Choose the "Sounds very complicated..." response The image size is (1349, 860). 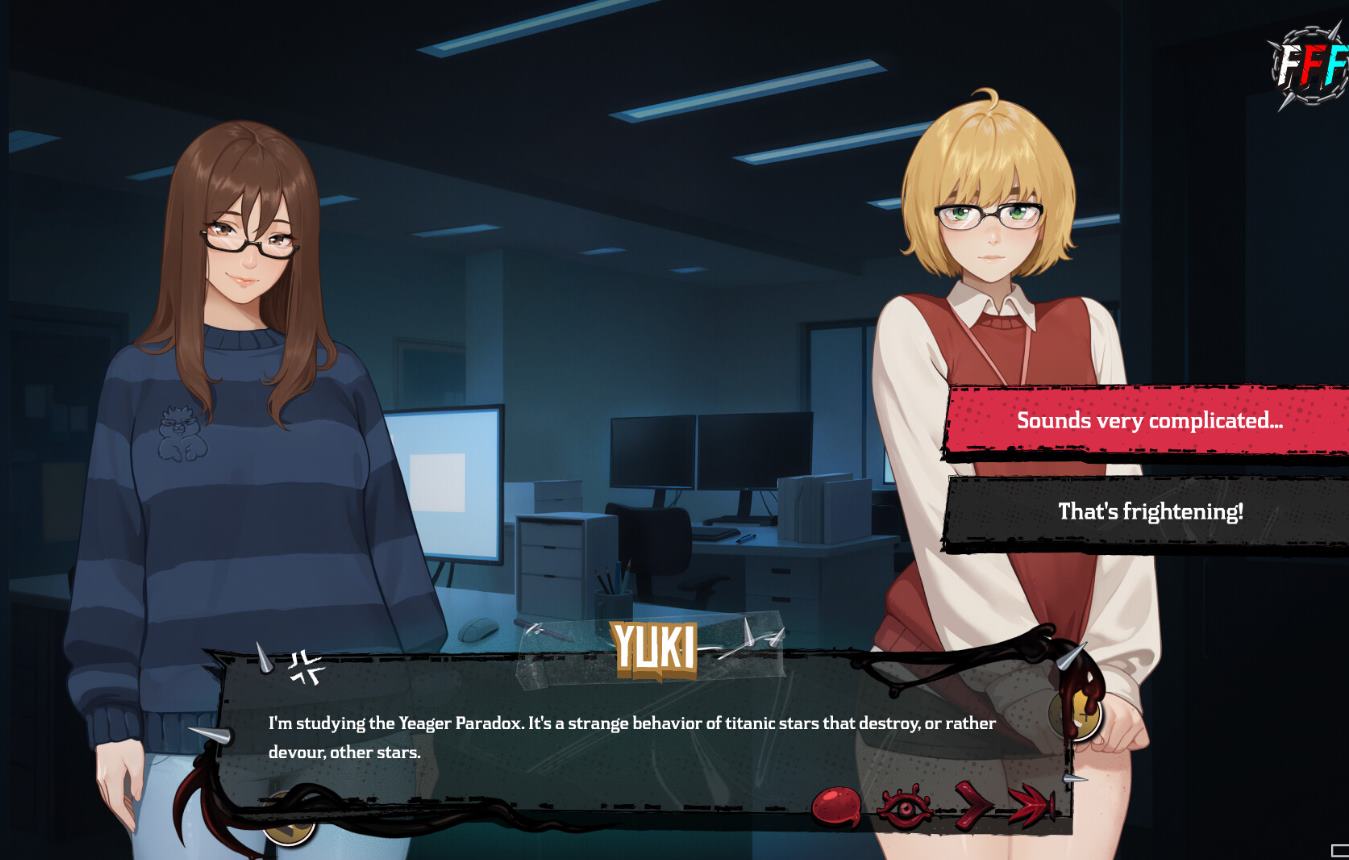pos(1149,420)
